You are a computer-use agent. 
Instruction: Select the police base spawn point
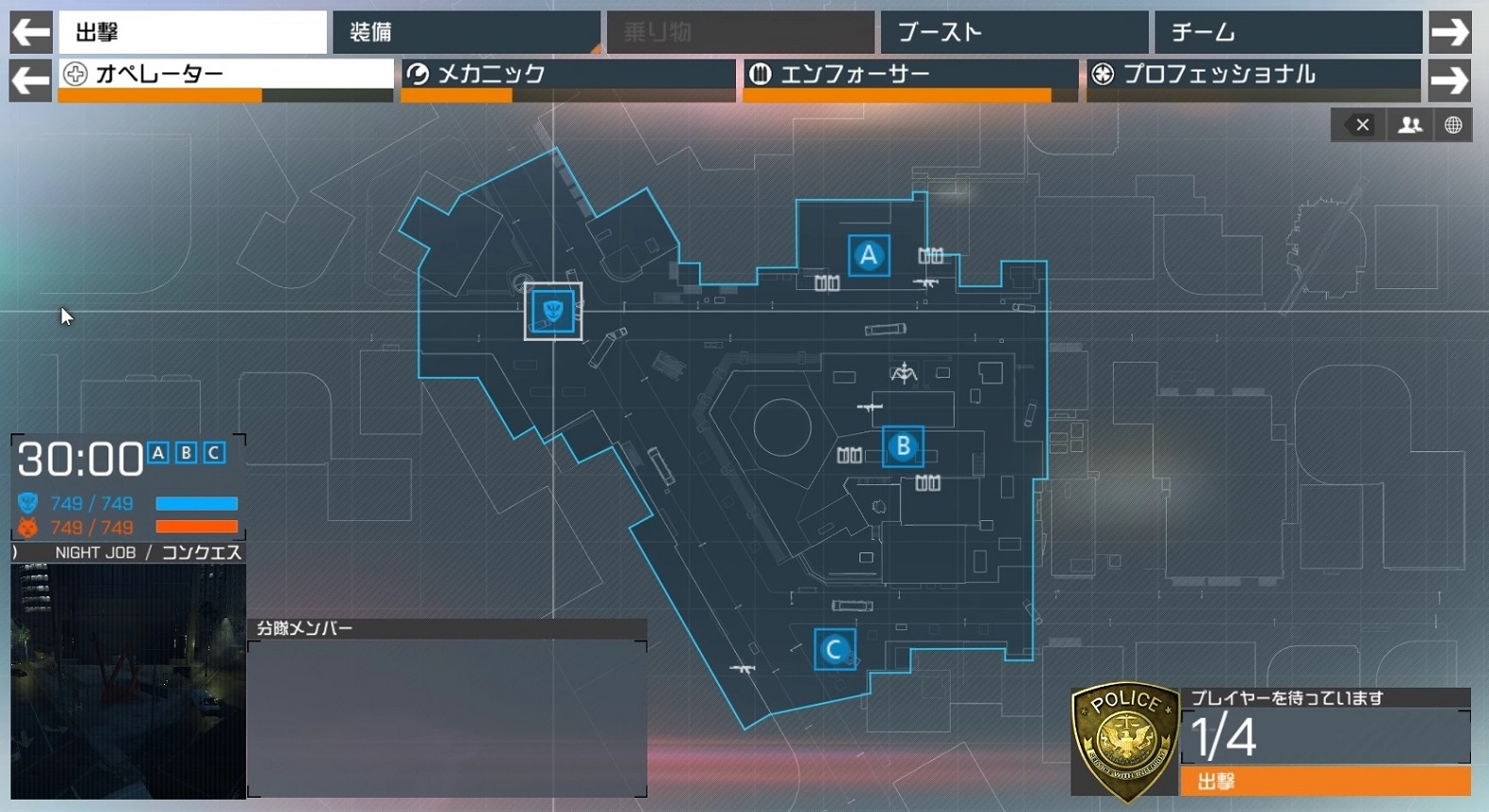[x=553, y=311]
